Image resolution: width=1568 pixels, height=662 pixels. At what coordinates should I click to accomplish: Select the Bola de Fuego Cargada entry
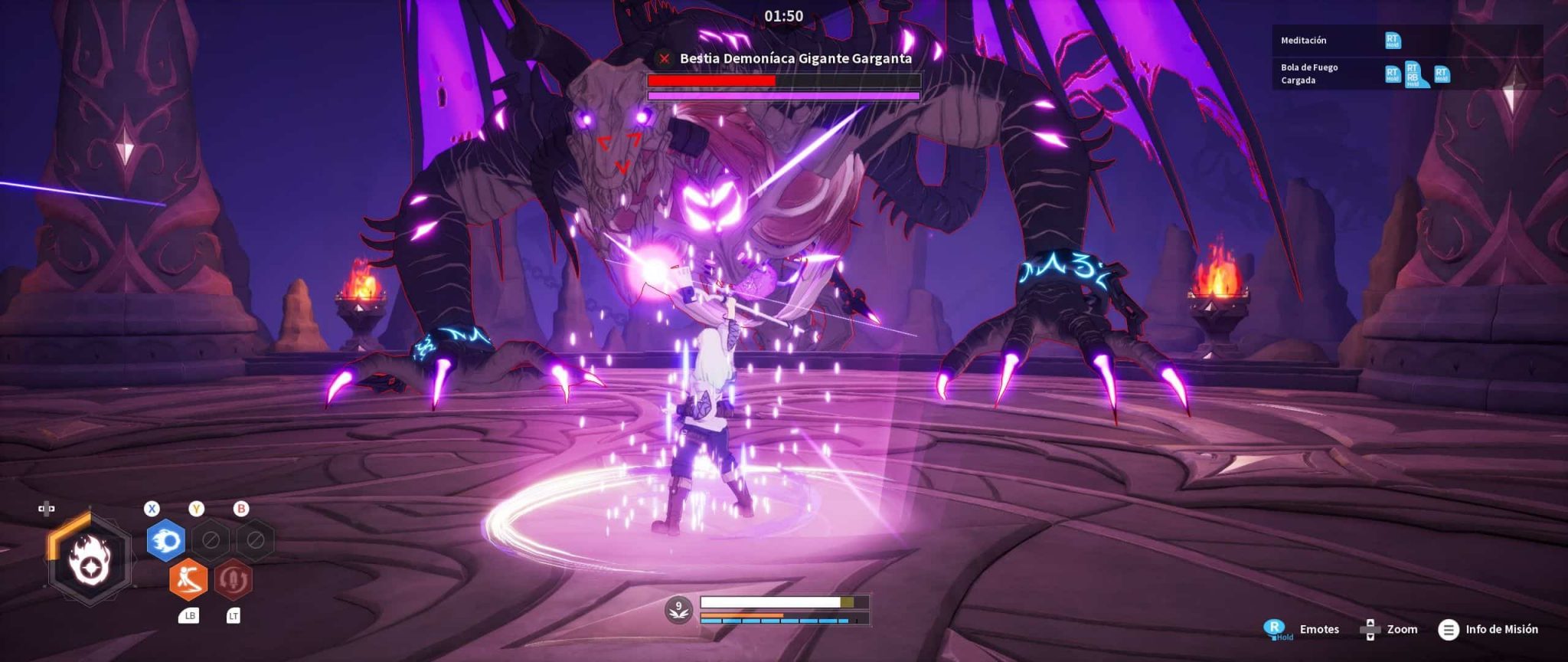click(x=1309, y=74)
